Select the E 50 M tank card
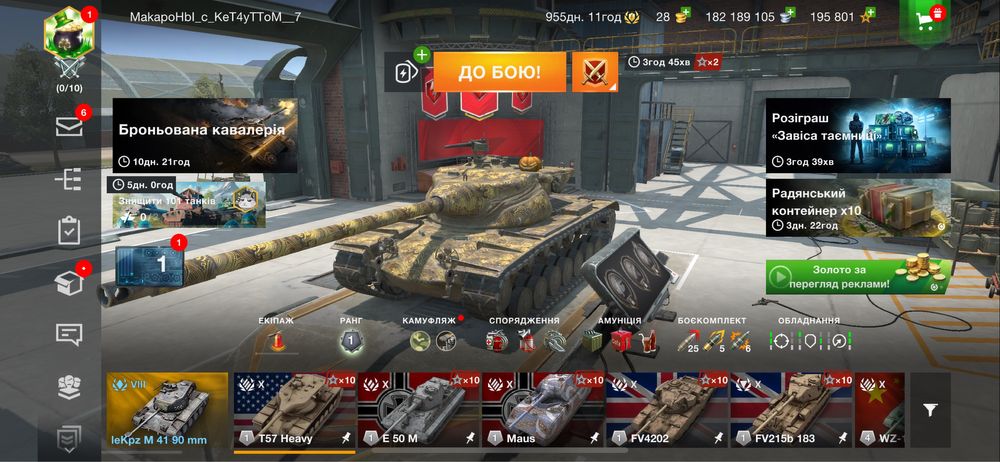Image resolution: width=1000 pixels, height=462 pixels. [x=418, y=412]
